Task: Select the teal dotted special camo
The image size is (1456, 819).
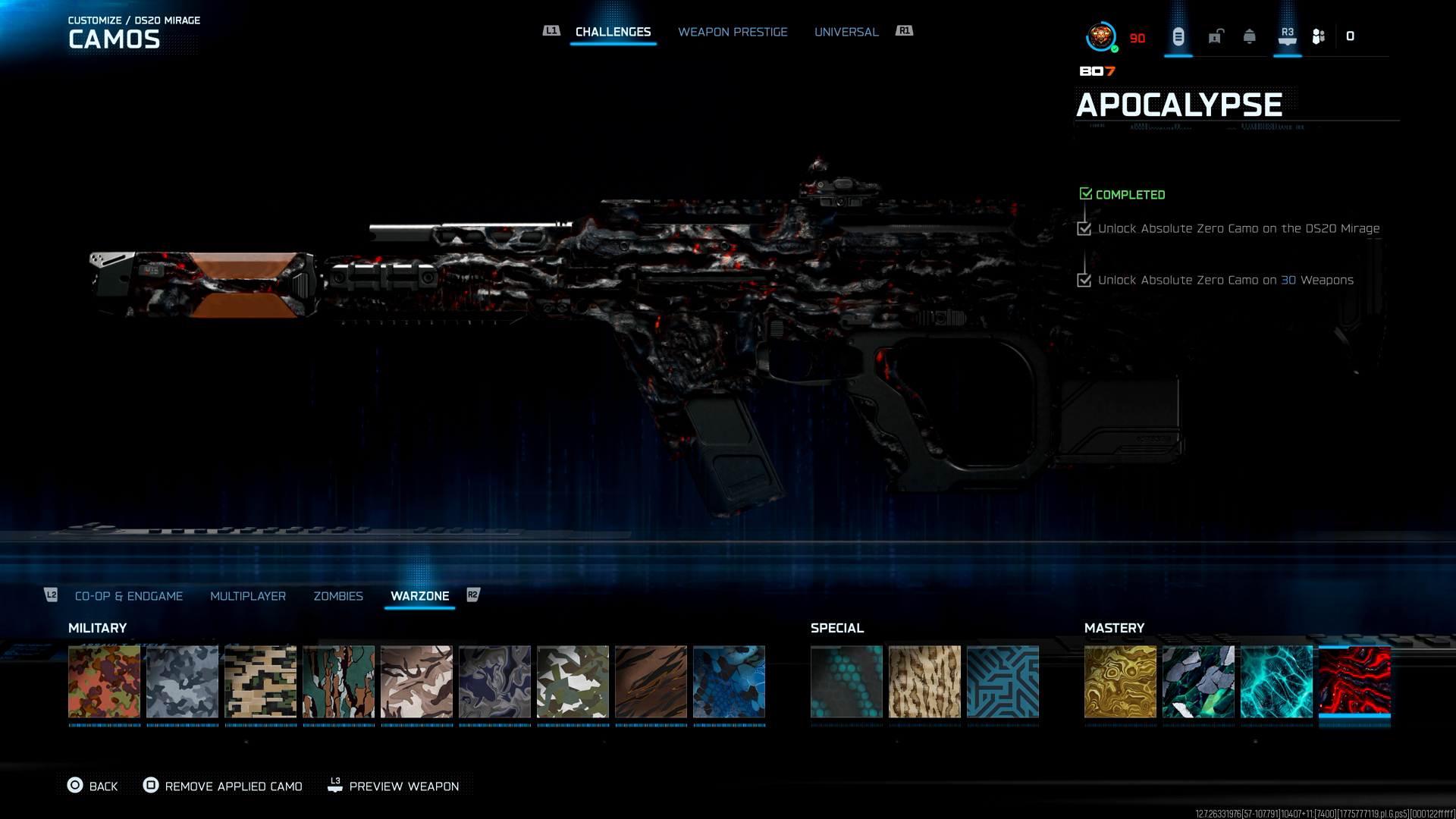Action: pos(846,682)
